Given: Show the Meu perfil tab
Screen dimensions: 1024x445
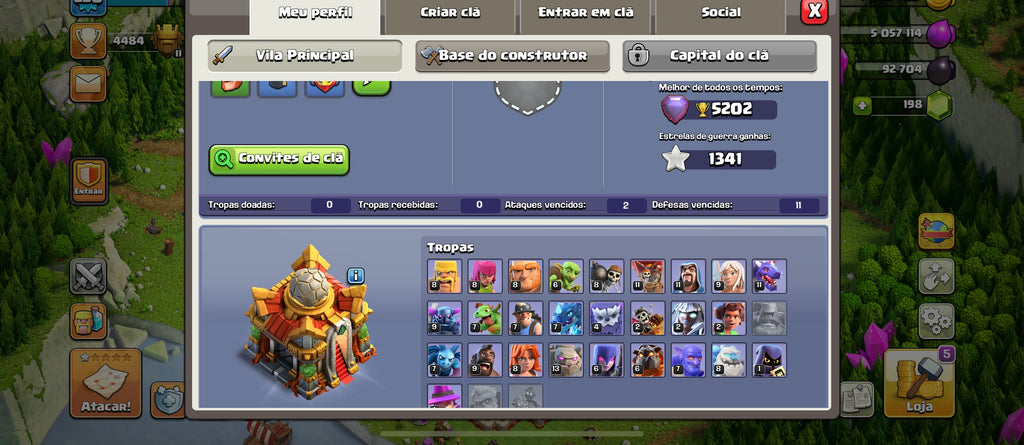Looking at the screenshot, I should [x=314, y=14].
